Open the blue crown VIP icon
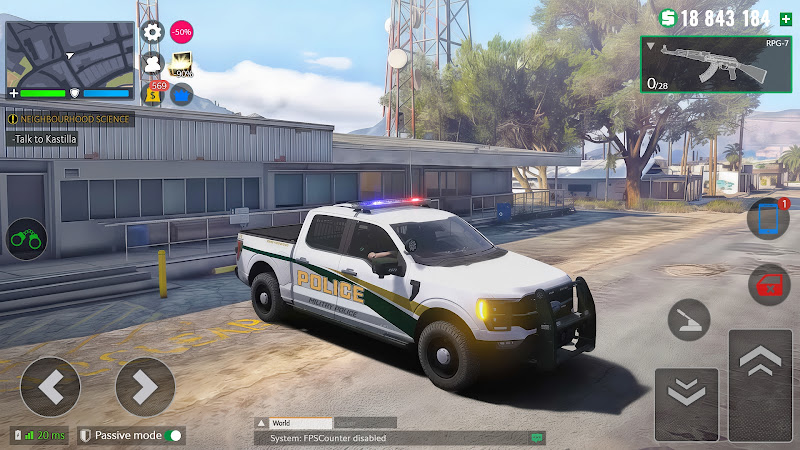Viewport: 800px width, 450px height. [181, 94]
